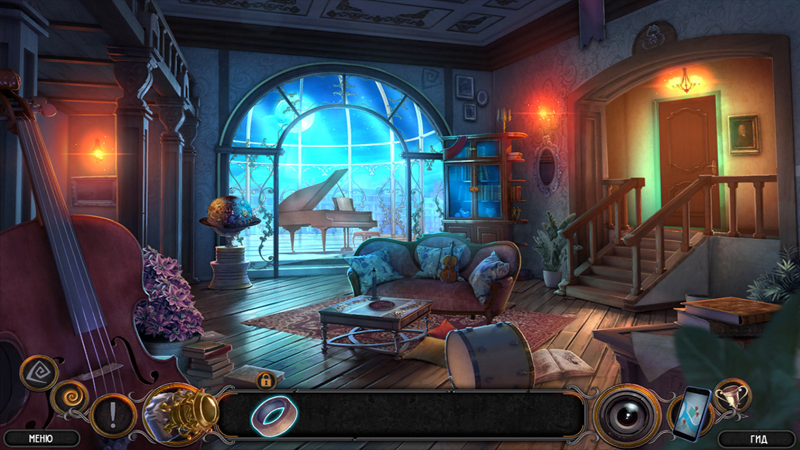Toggle the inventory padlock
Viewport: 800px width, 450px height.
click(266, 380)
